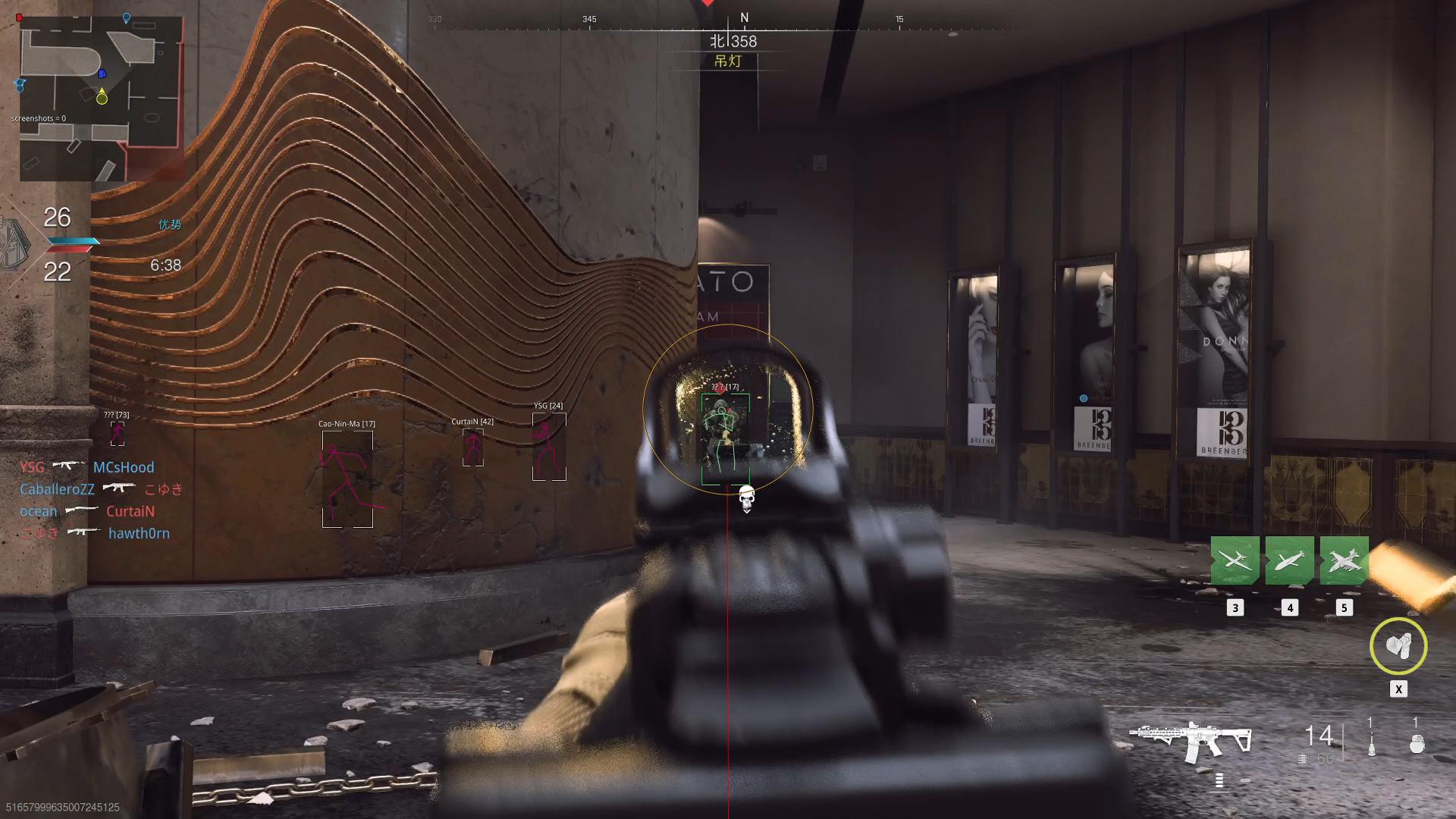Launch the cruise missile killstreak

click(1289, 560)
